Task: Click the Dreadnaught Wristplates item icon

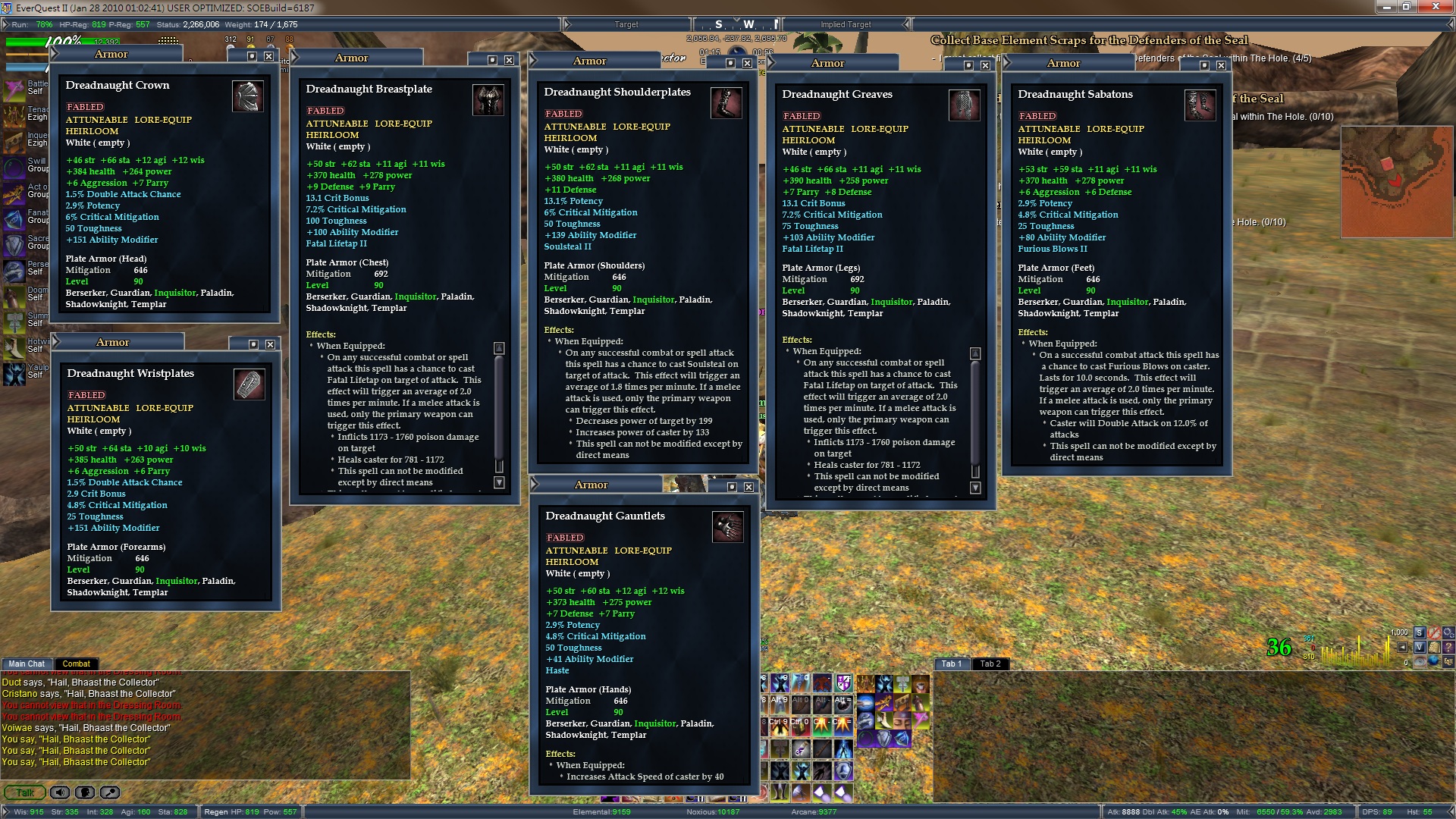Action: pyautogui.click(x=249, y=384)
